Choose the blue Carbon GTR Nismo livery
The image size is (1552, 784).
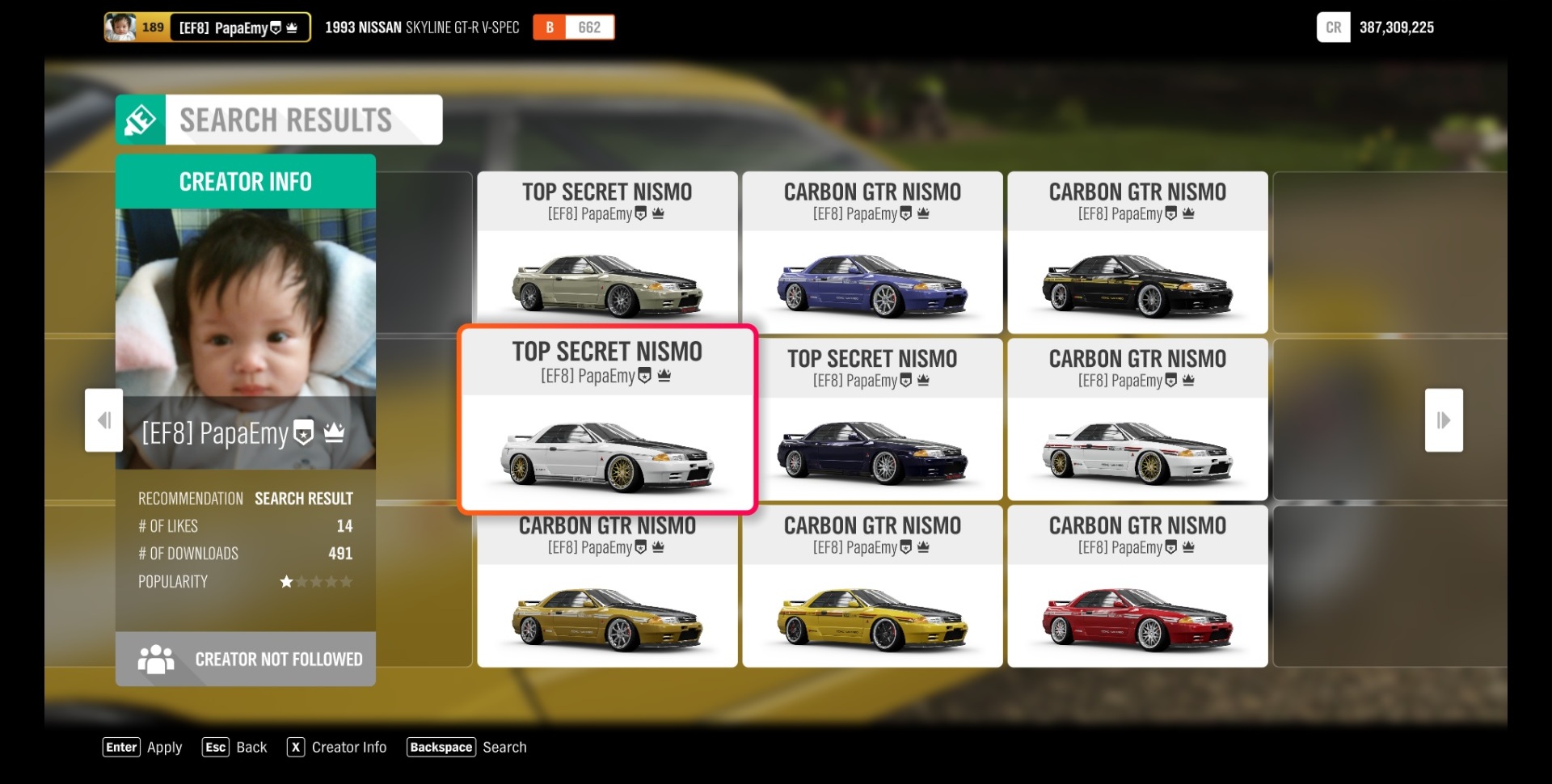pyautogui.click(x=872, y=252)
